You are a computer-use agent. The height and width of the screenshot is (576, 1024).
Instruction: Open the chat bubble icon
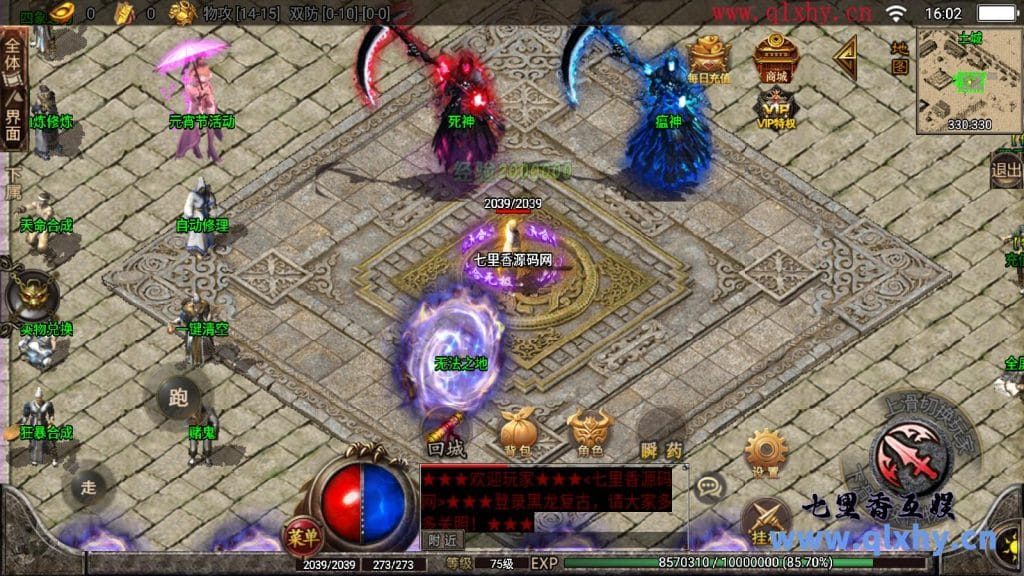[709, 487]
